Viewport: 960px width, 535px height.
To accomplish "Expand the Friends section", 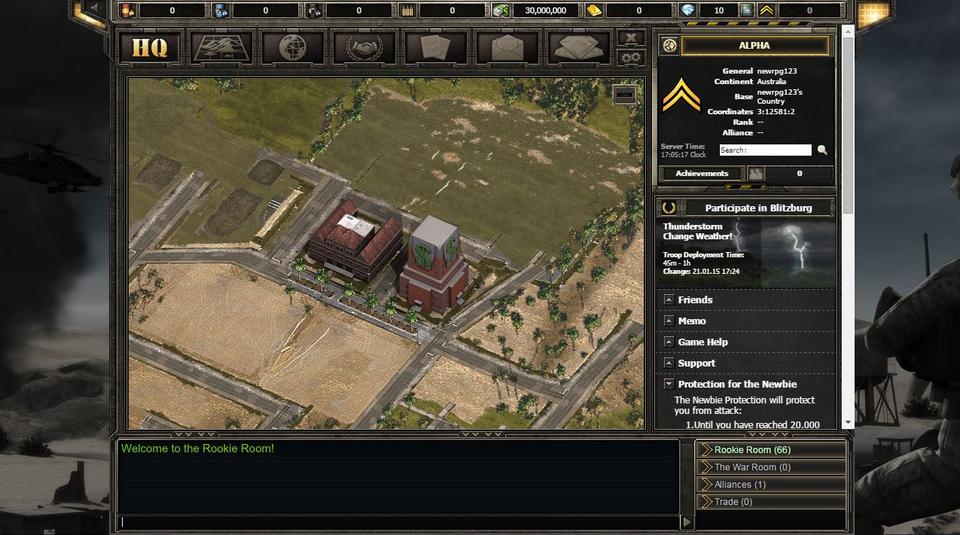I will coord(695,300).
